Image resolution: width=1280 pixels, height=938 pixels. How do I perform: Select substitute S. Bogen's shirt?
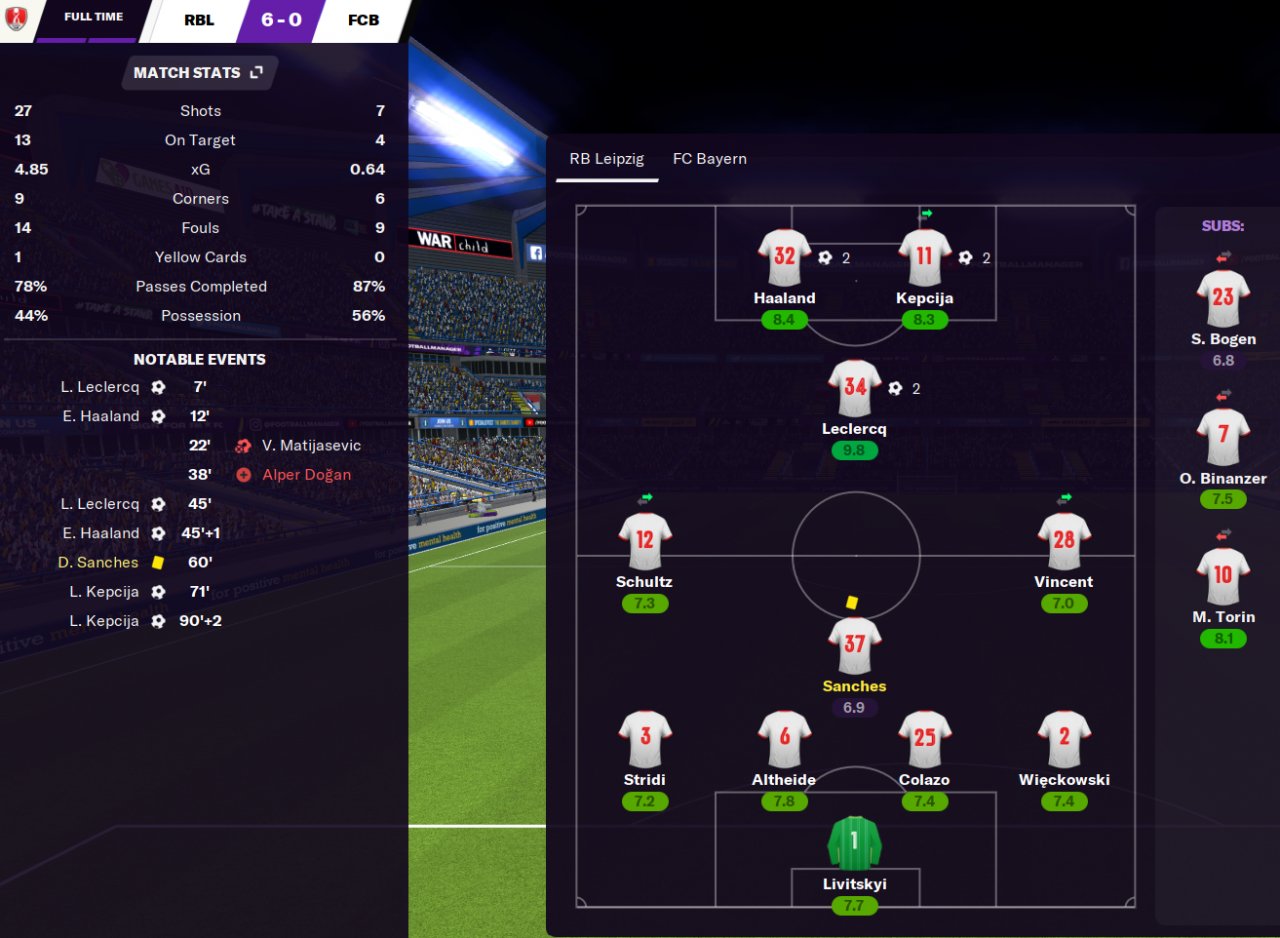[x=1223, y=298]
